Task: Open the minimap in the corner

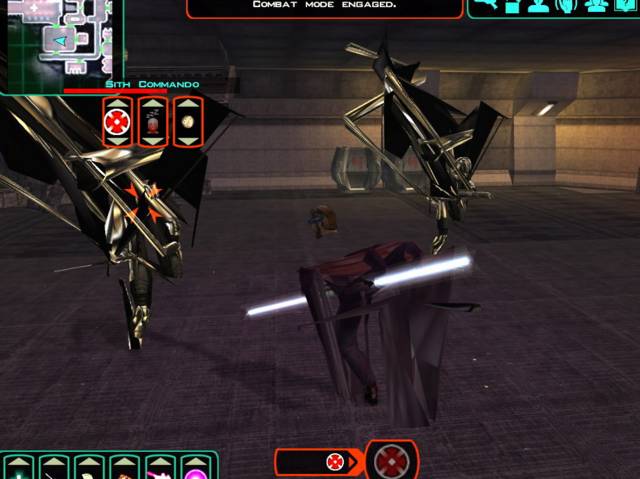Action: pyautogui.click(x=60, y=45)
